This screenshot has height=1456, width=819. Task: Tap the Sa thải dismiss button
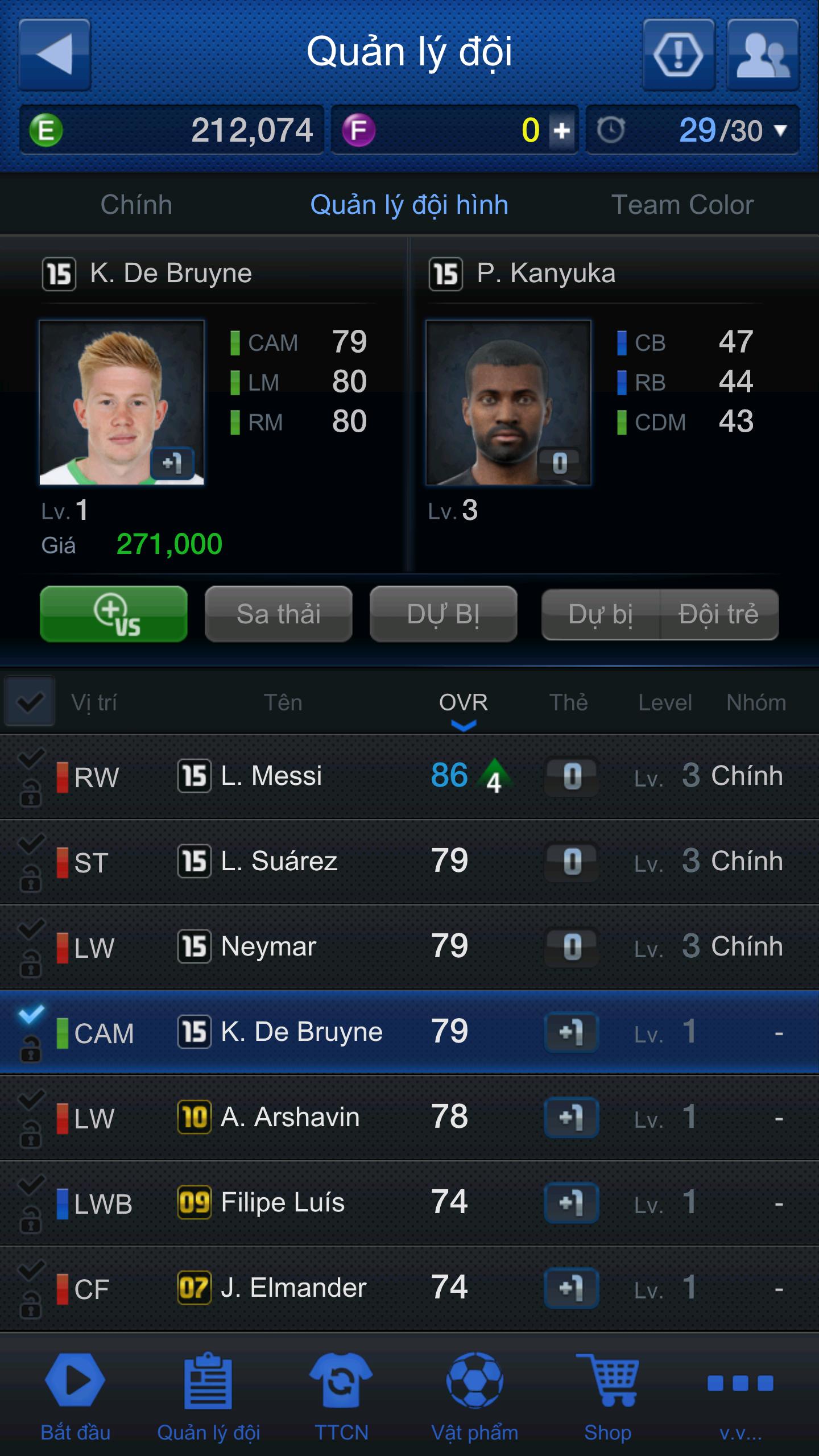coord(278,614)
